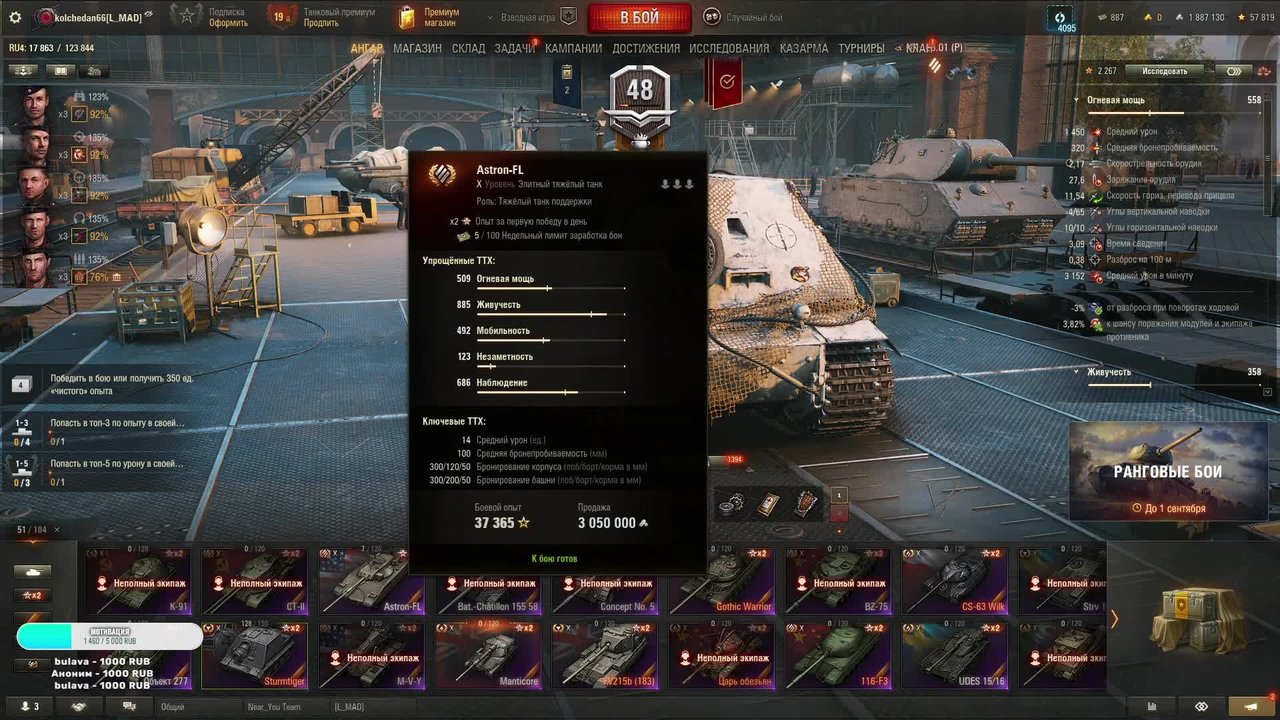Screen dimensions: 1280x720
Task: Show the ДОСТИЖЕНИЯ tab
Action: 645,48
